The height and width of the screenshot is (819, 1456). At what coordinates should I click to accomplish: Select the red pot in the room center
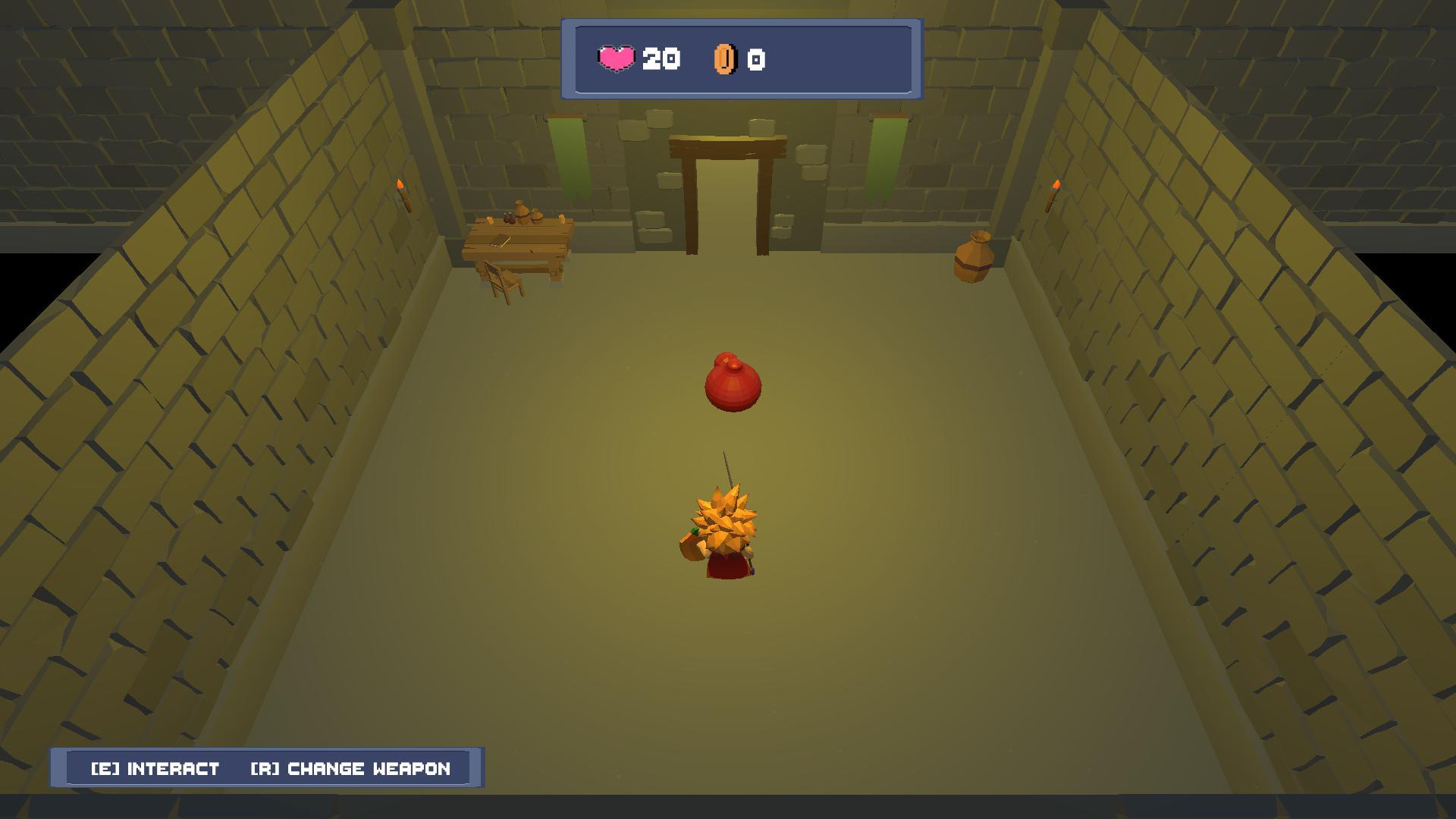pos(733,383)
